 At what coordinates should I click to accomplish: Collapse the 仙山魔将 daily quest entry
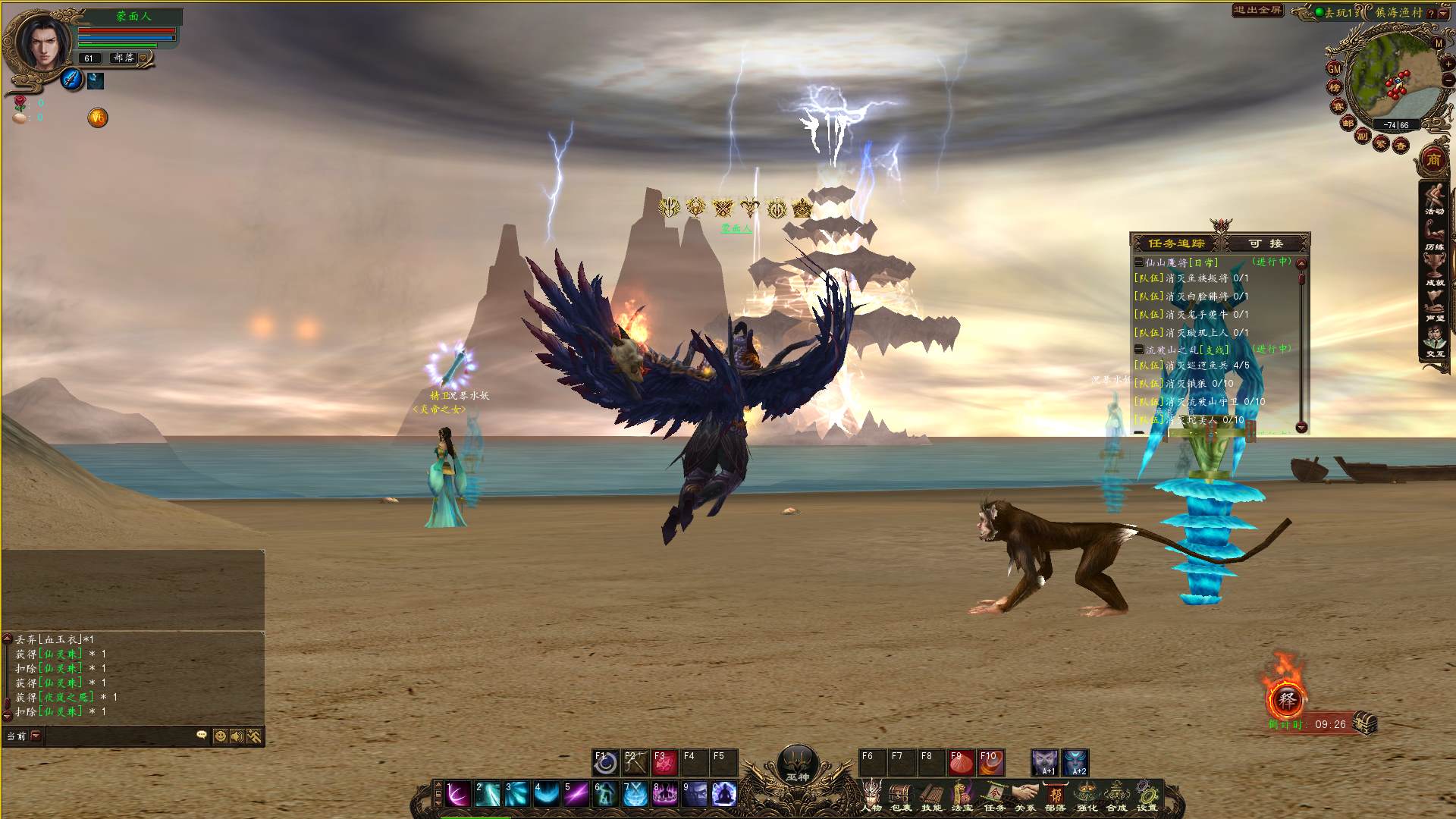(1138, 262)
